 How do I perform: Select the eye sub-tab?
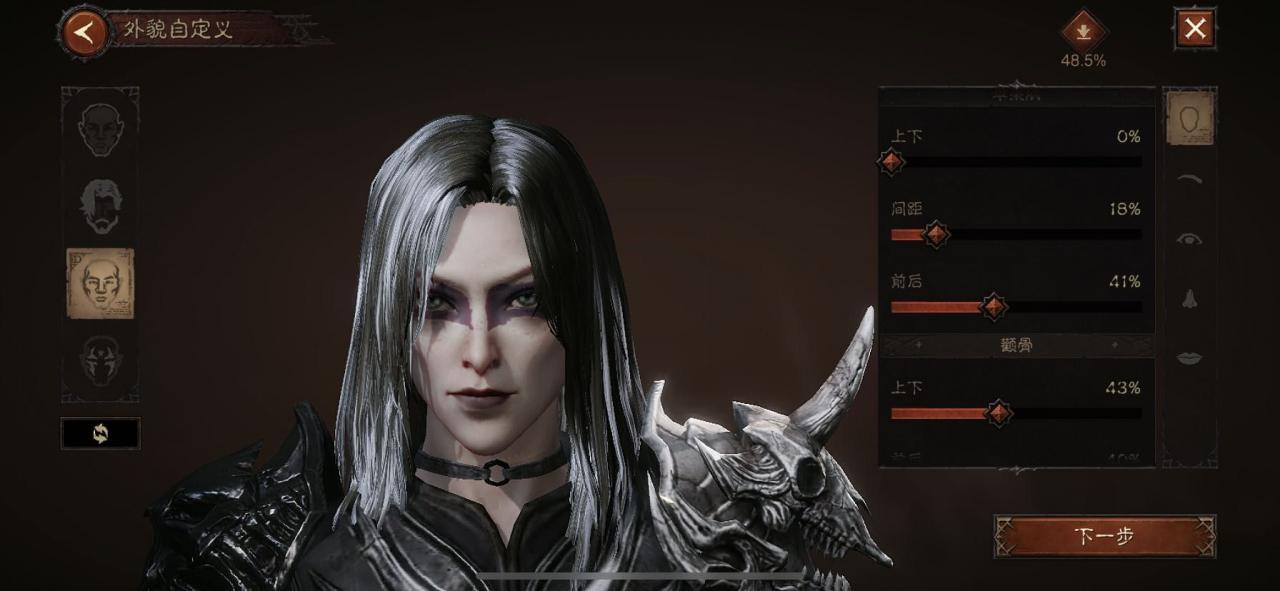pos(1189,239)
